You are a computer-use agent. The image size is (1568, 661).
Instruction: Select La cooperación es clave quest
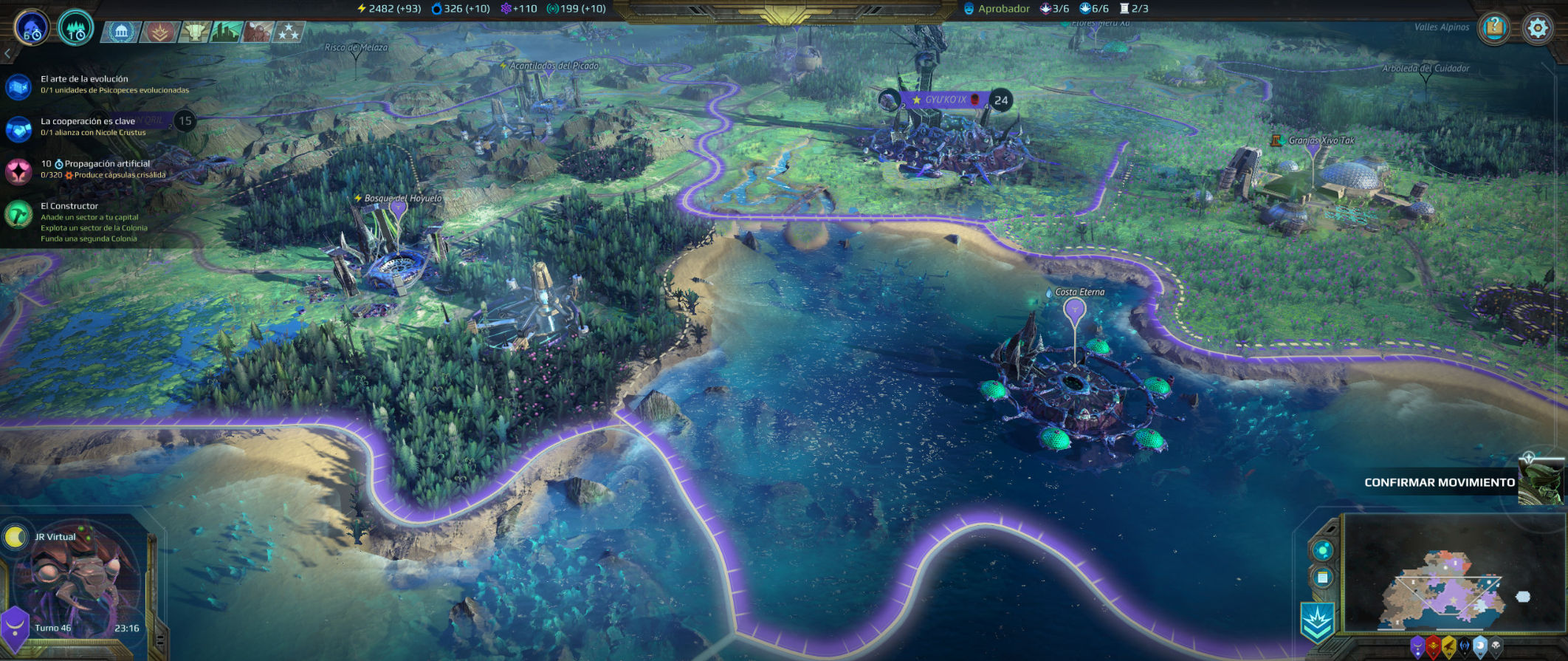(87, 126)
